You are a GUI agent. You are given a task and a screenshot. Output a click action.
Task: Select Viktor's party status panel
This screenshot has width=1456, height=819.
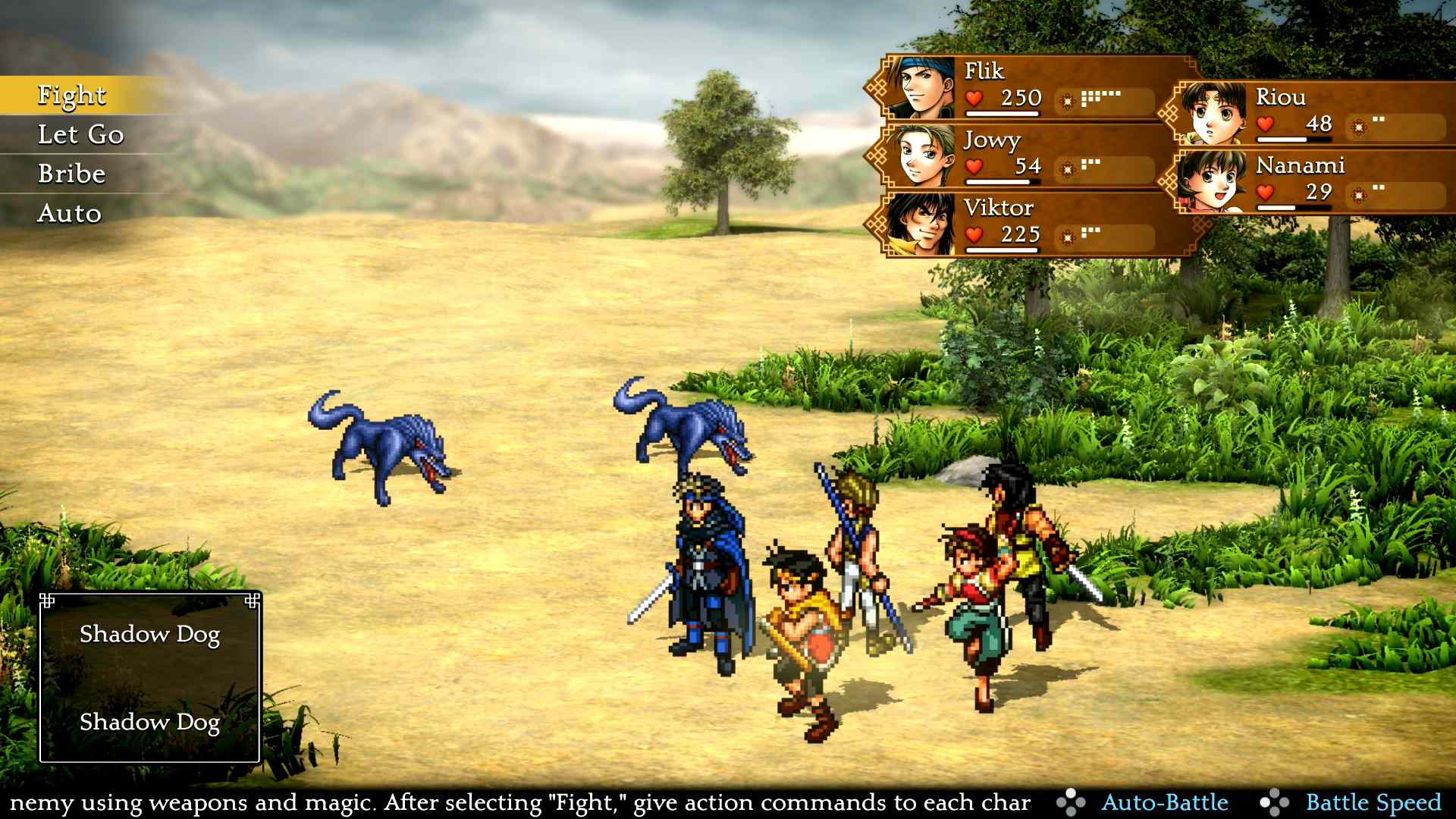click(1024, 224)
